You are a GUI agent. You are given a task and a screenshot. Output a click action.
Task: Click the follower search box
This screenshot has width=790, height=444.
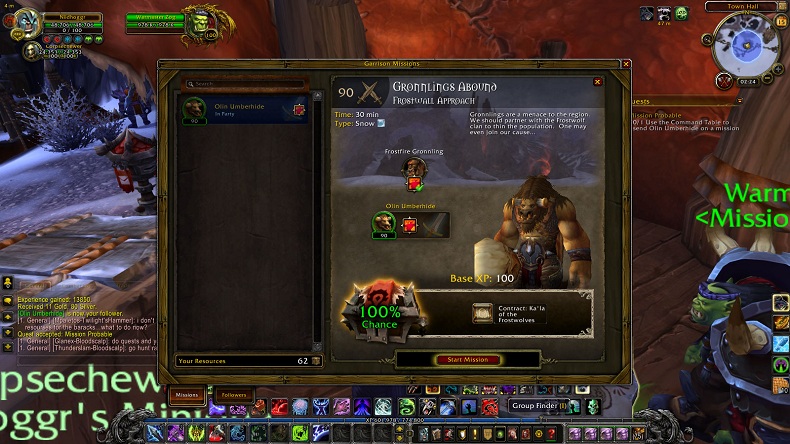pyautogui.click(x=245, y=84)
